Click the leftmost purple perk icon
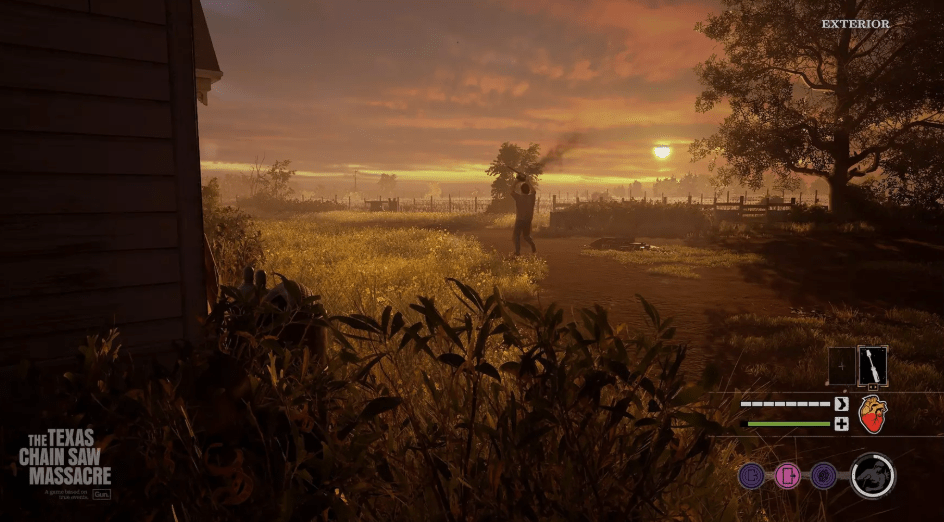This screenshot has height=522, width=944. pyautogui.click(x=752, y=475)
